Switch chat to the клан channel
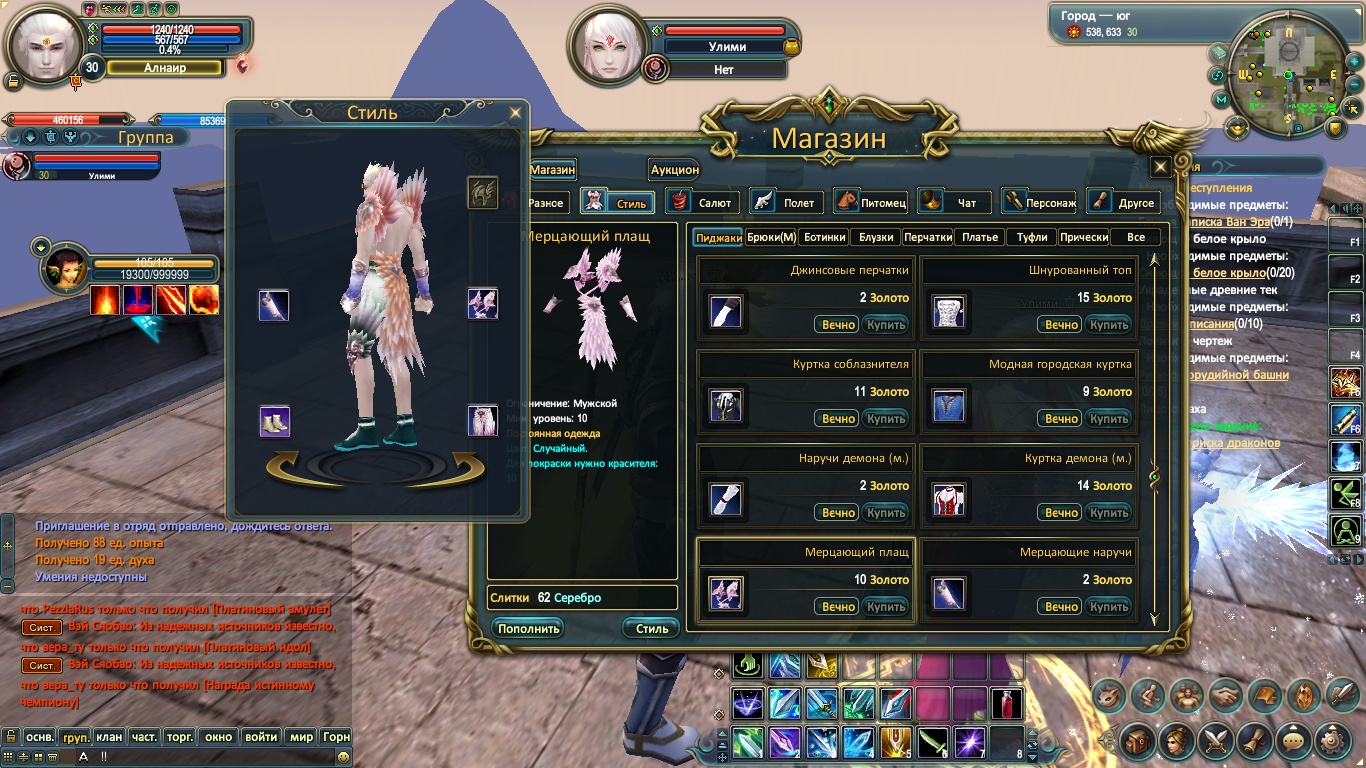Image resolution: width=1366 pixels, height=768 pixels. [x=109, y=737]
